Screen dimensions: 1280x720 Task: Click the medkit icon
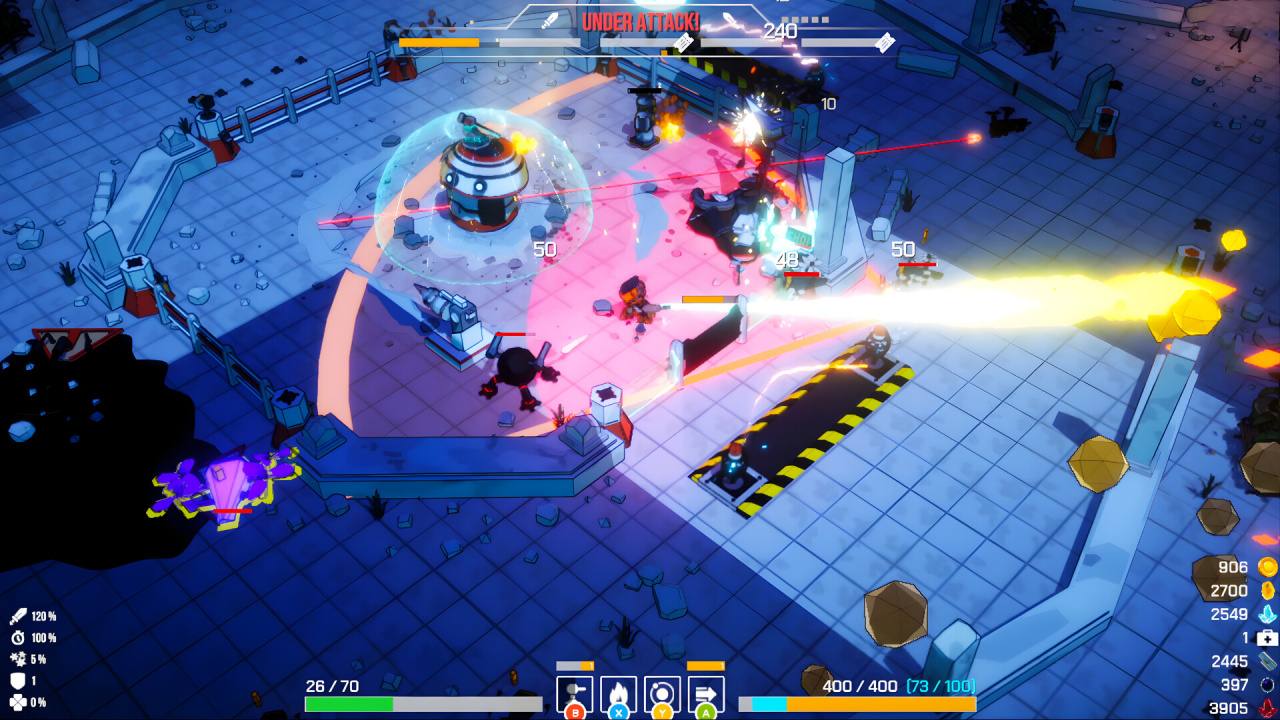[1267, 638]
